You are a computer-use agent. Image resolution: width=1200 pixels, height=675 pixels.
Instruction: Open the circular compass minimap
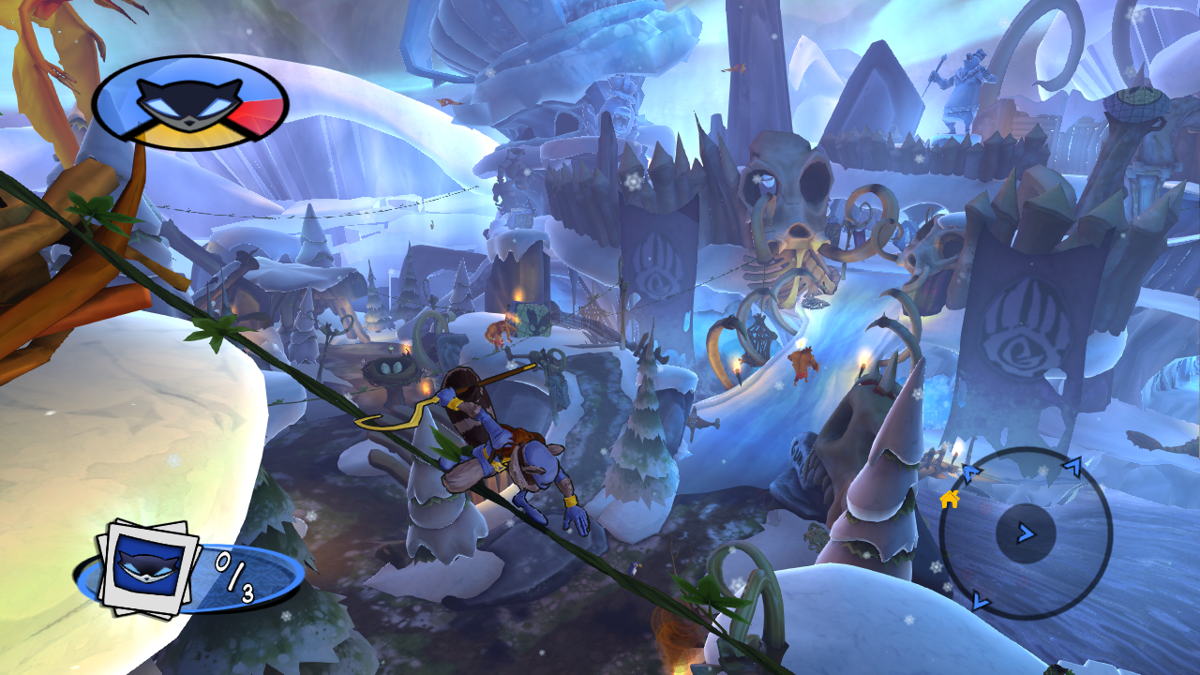coord(1025,532)
